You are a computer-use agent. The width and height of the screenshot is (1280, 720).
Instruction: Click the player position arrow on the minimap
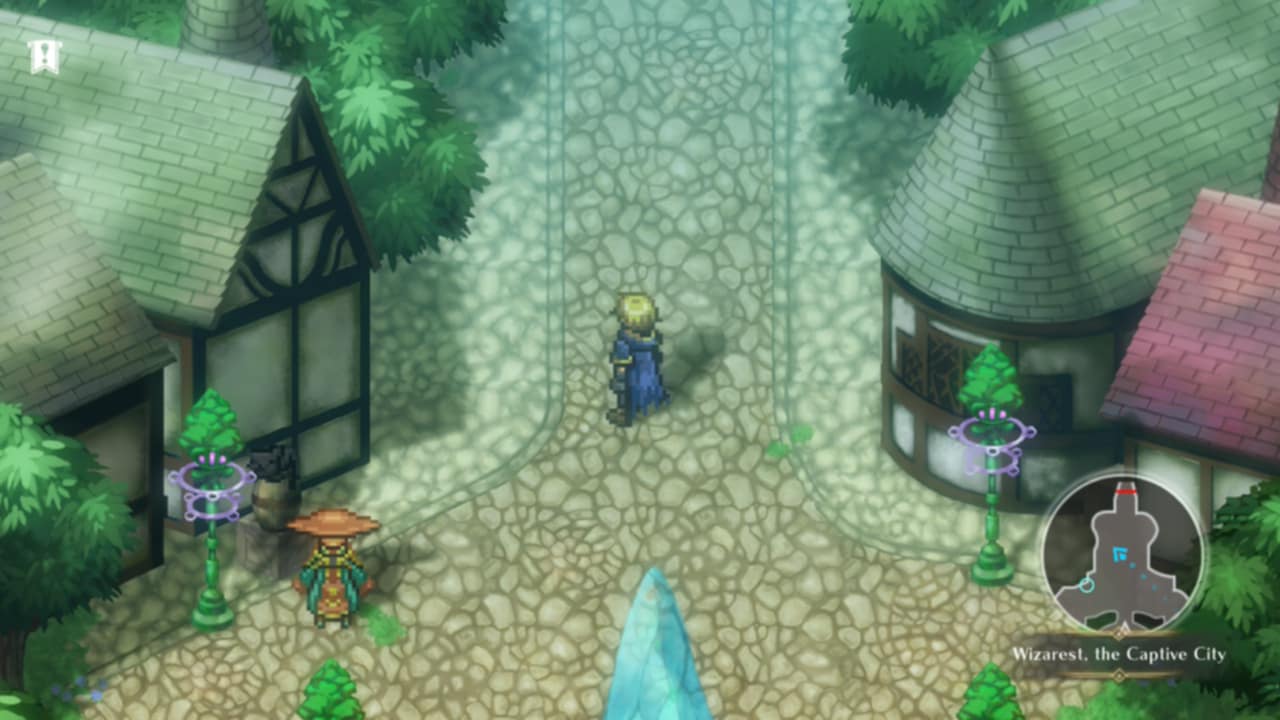point(1118,553)
